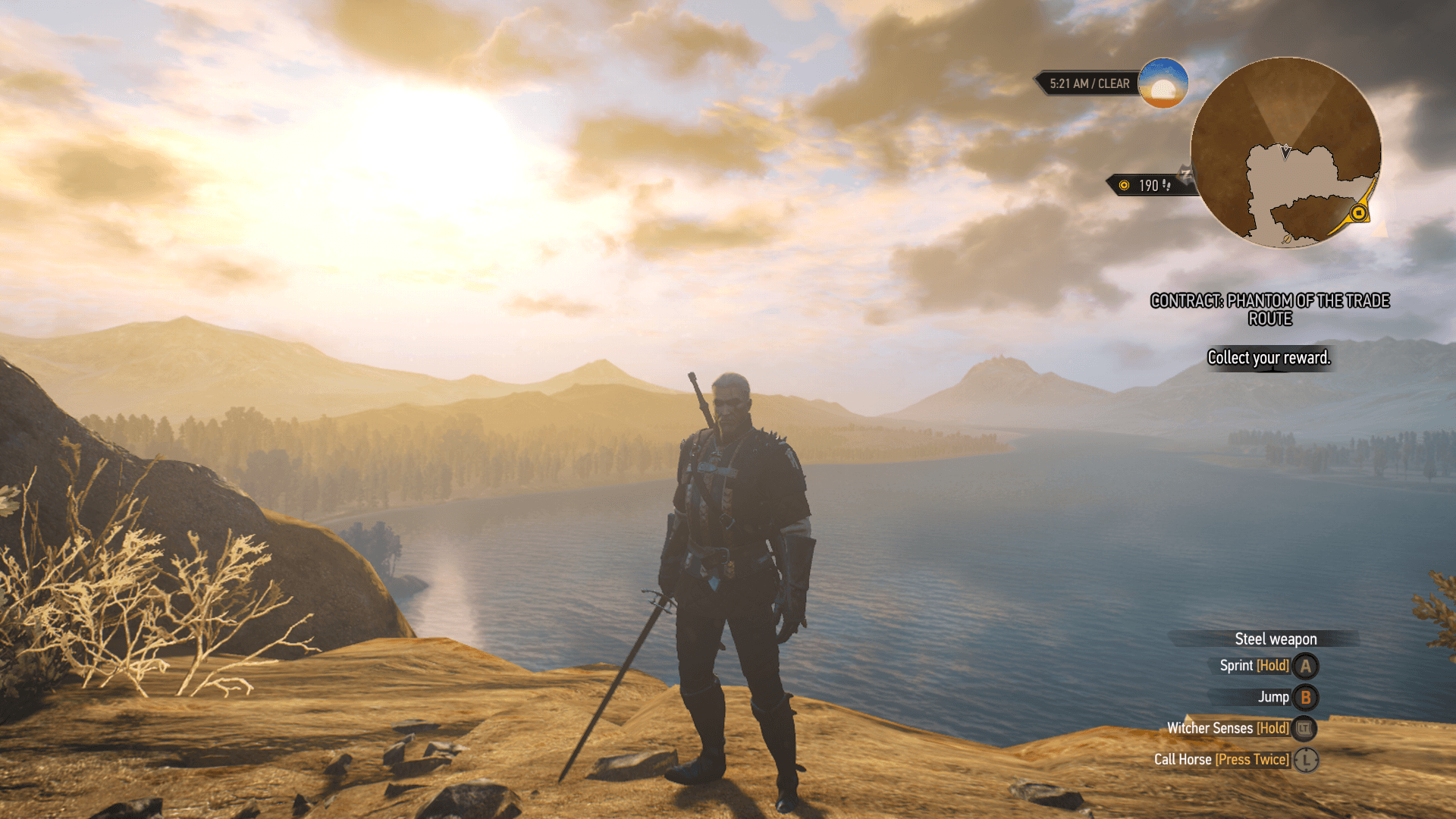Screen dimensions: 1456x819
Task: Click the sunrise weather icon
Action: pos(1163,83)
